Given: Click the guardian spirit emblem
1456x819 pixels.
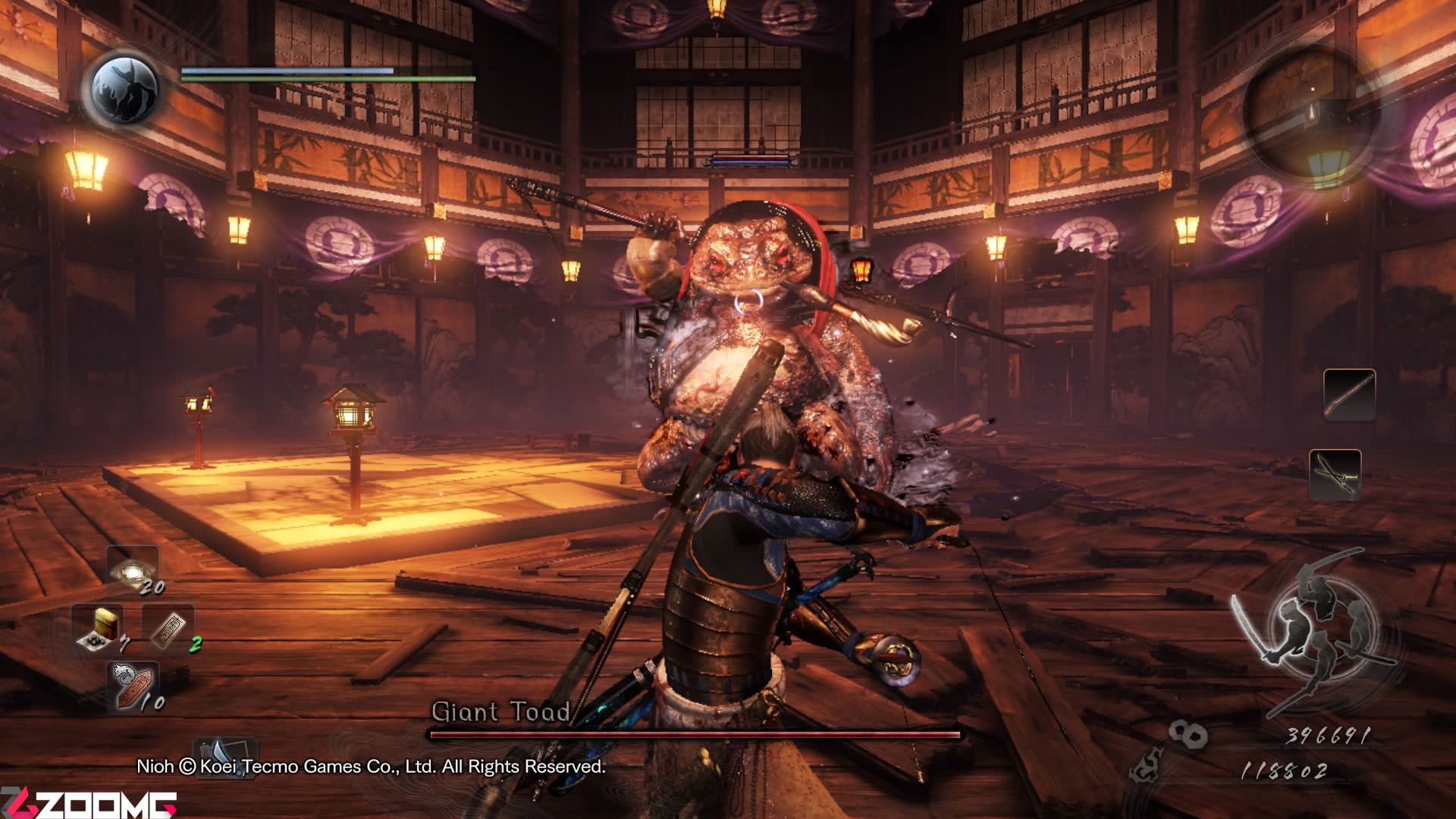Looking at the screenshot, I should coord(125,88).
